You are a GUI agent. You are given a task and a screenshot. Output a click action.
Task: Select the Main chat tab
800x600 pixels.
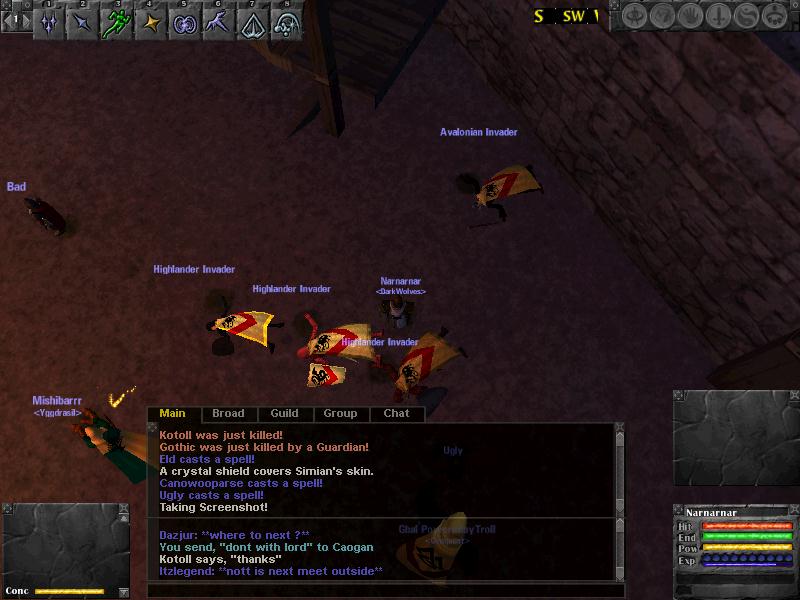pos(173,413)
